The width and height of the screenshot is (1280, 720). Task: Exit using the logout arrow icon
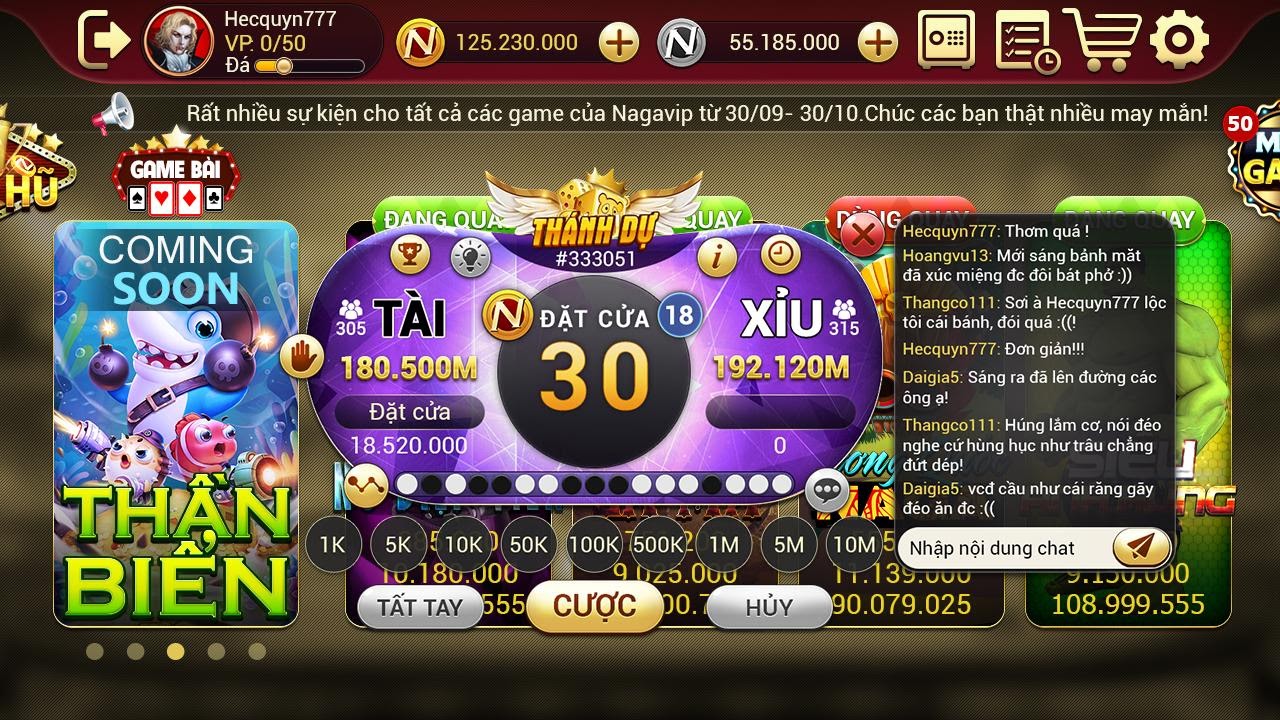(104, 40)
